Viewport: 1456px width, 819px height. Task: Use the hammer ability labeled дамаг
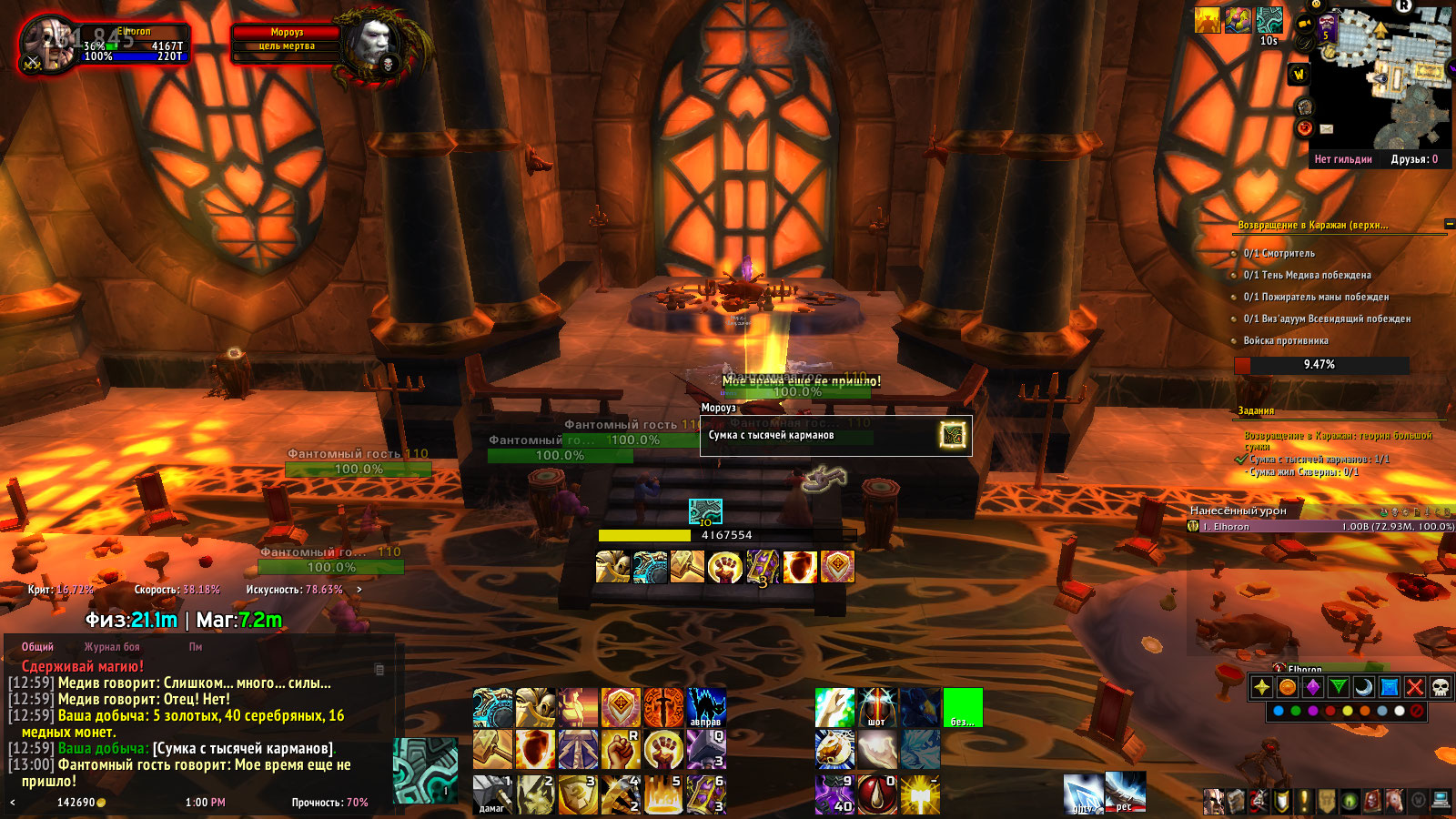pyautogui.click(x=492, y=794)
